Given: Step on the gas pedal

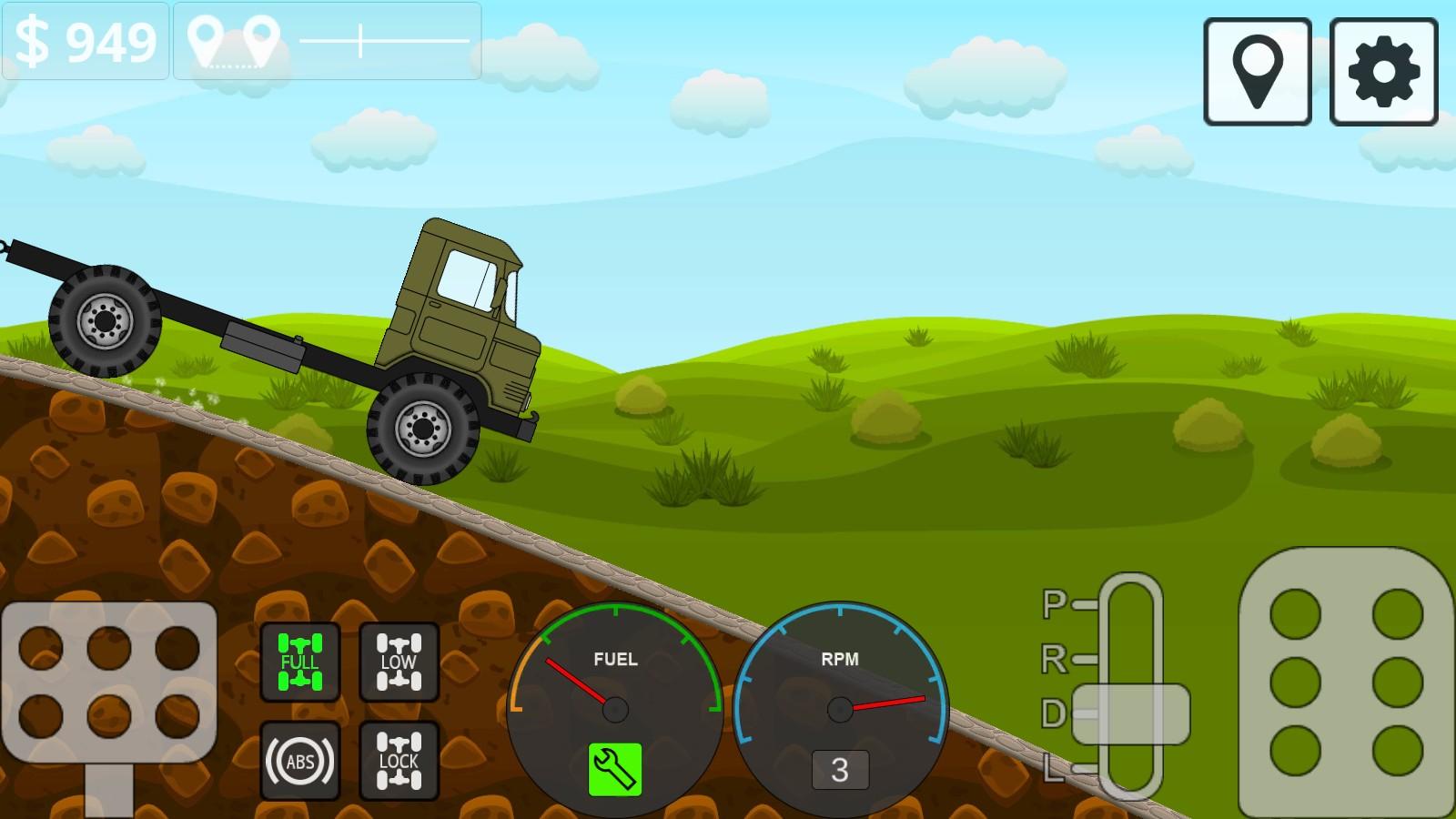Looking at the screenshot, I should (x=1345, y=682).
